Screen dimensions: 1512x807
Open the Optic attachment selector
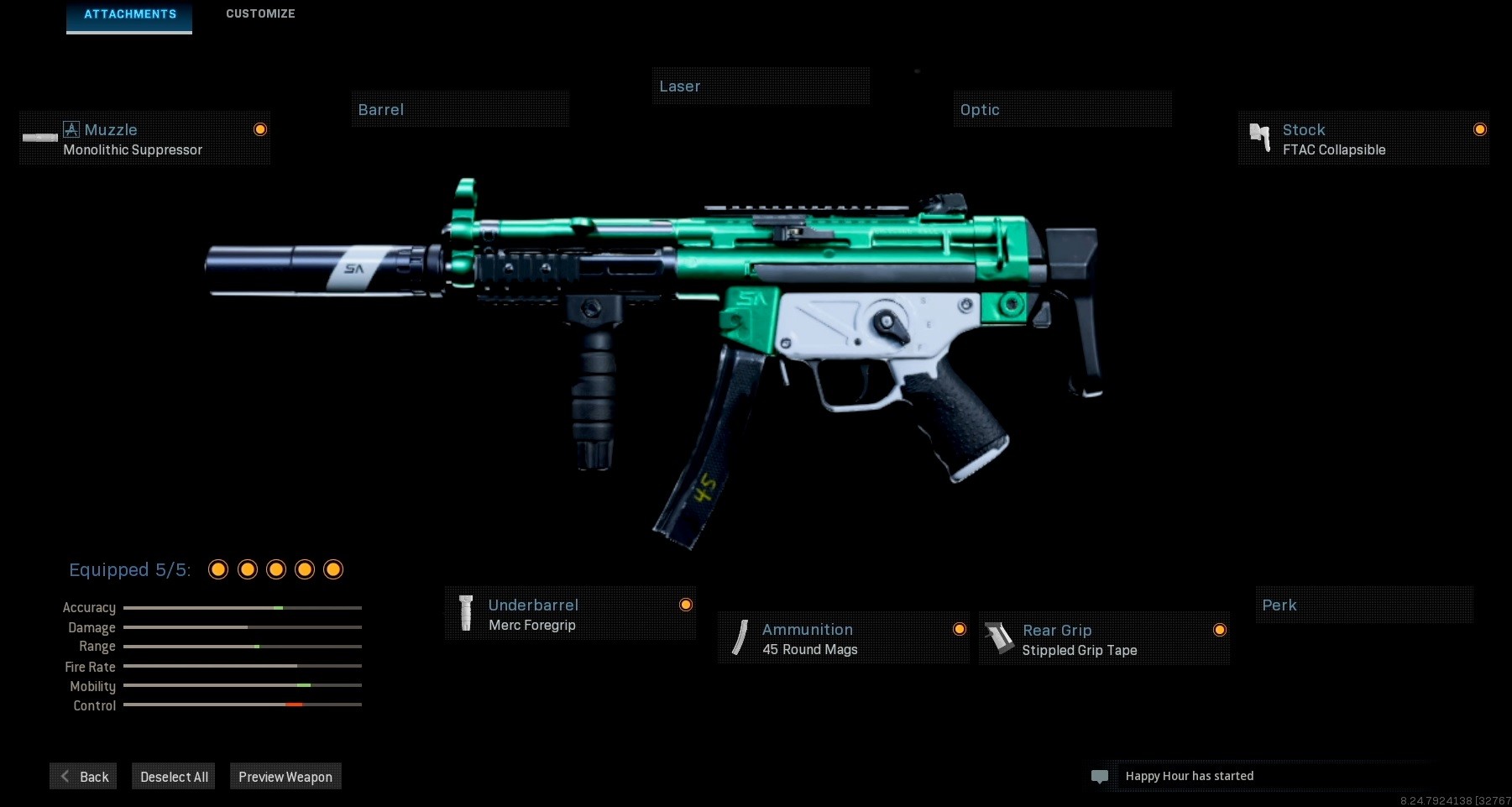tap(1063, 108)
